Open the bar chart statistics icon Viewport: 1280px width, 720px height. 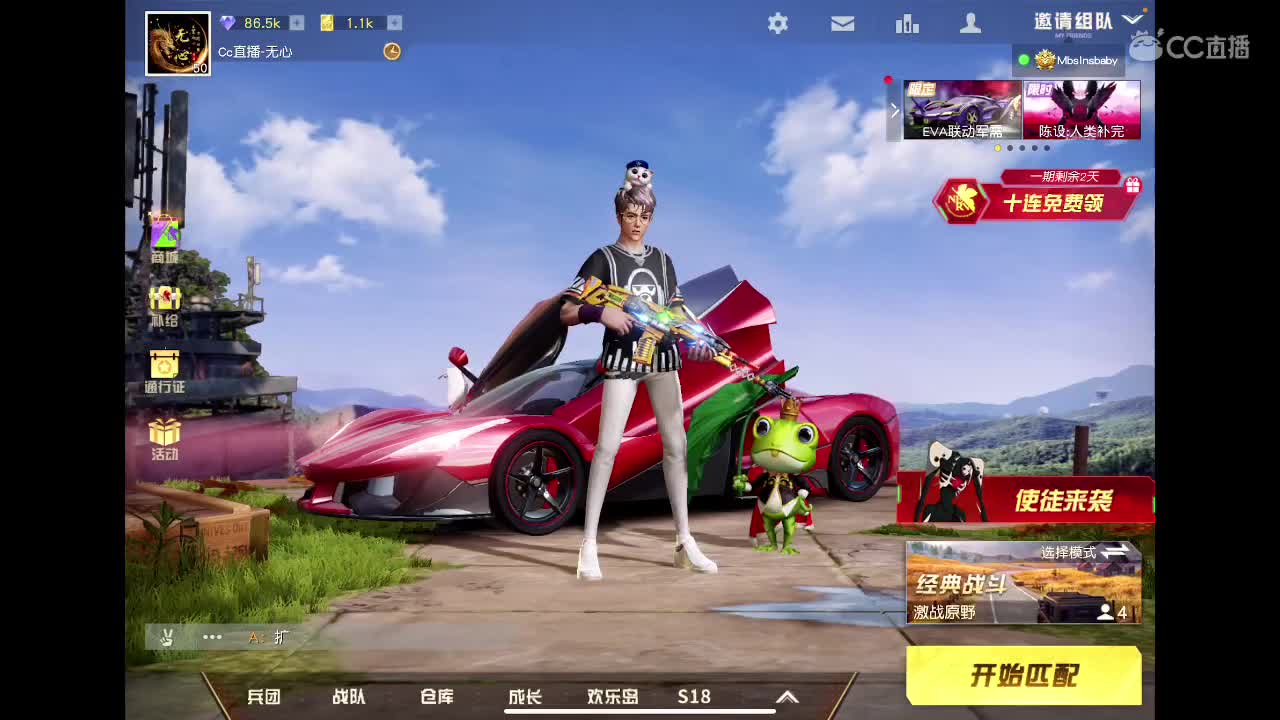coord(907,23)
